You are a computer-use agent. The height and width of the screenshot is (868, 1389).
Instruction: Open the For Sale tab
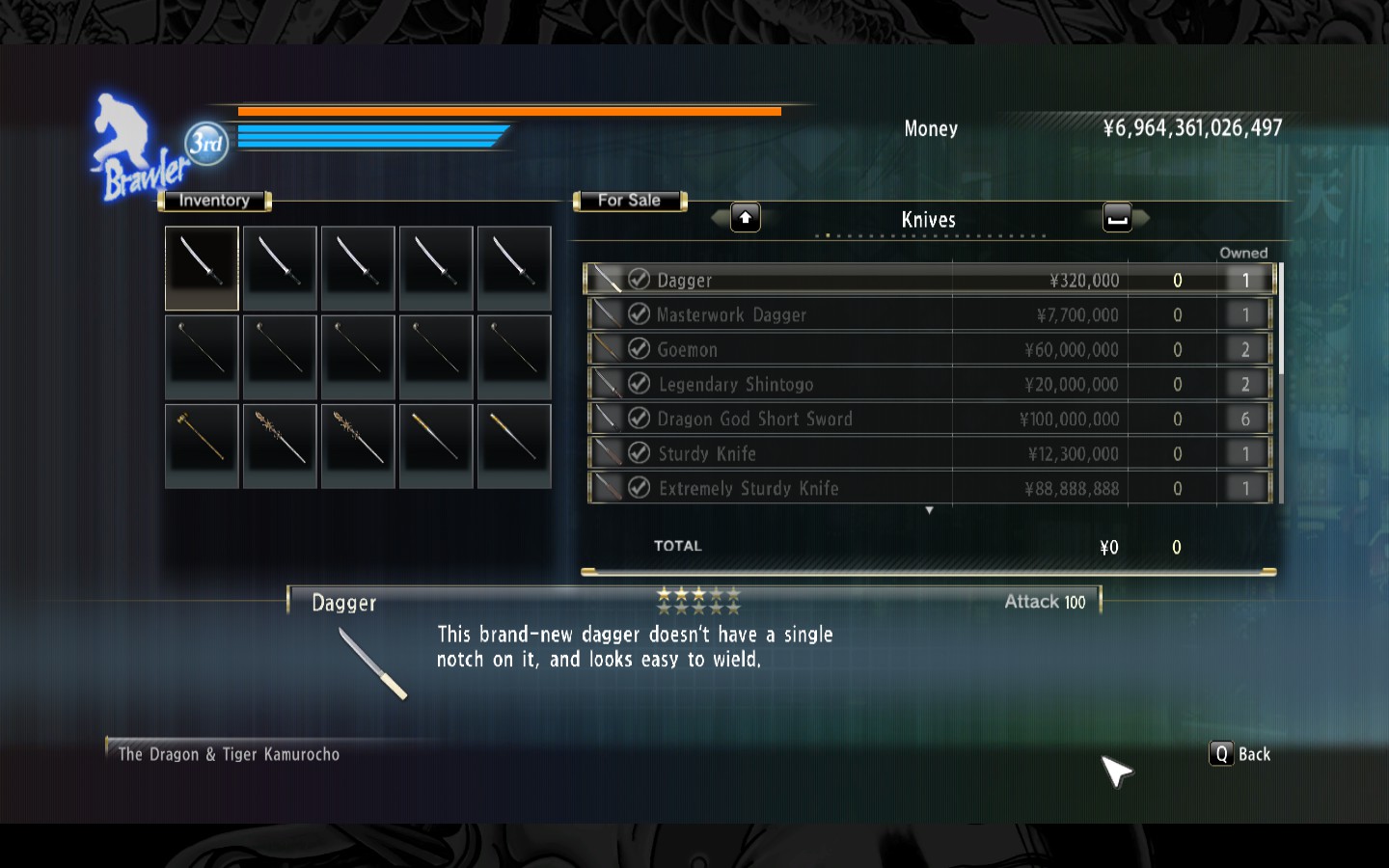pyautogui.click(x=629, y=201)
